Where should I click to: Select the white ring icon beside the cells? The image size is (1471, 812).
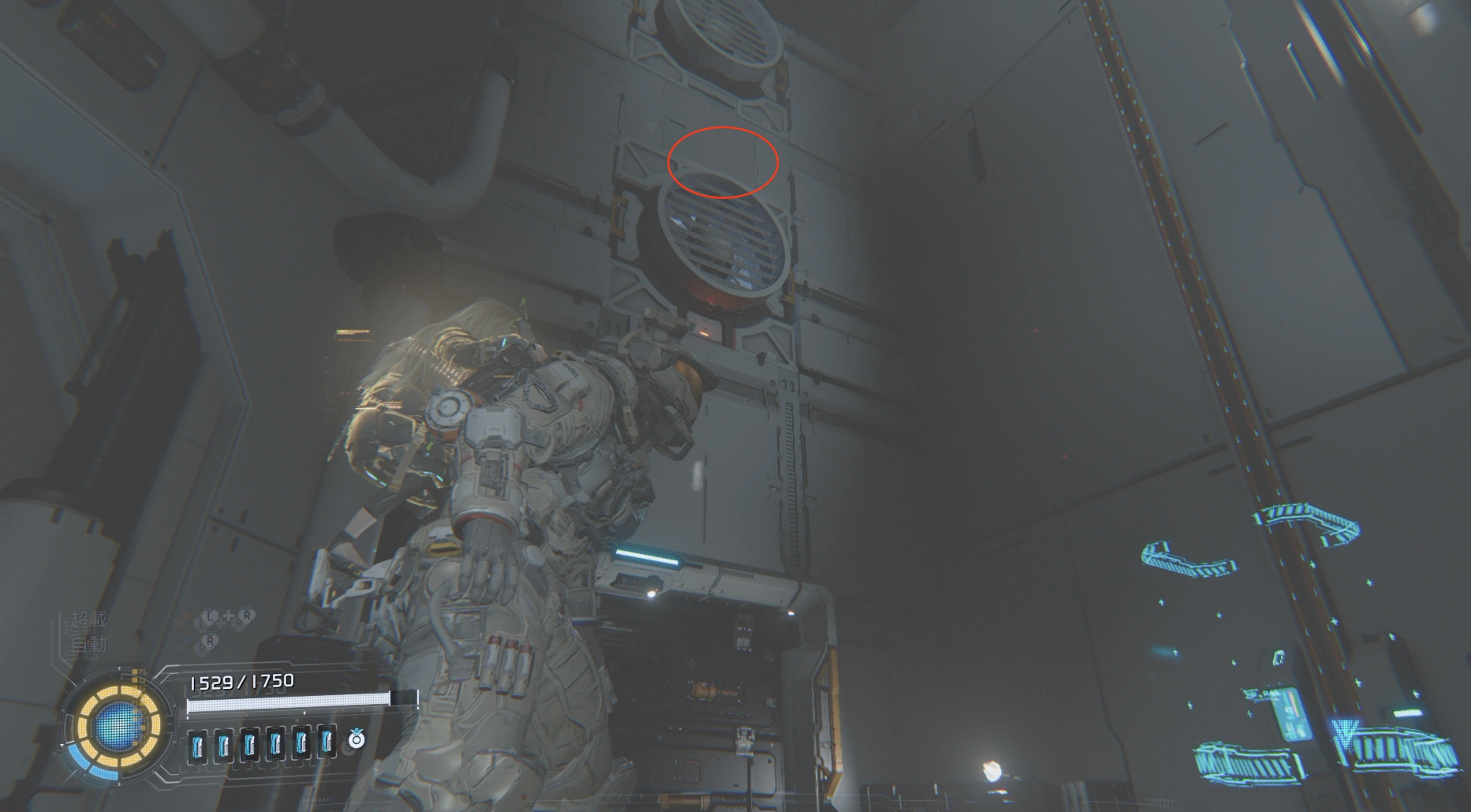[357, 739]
